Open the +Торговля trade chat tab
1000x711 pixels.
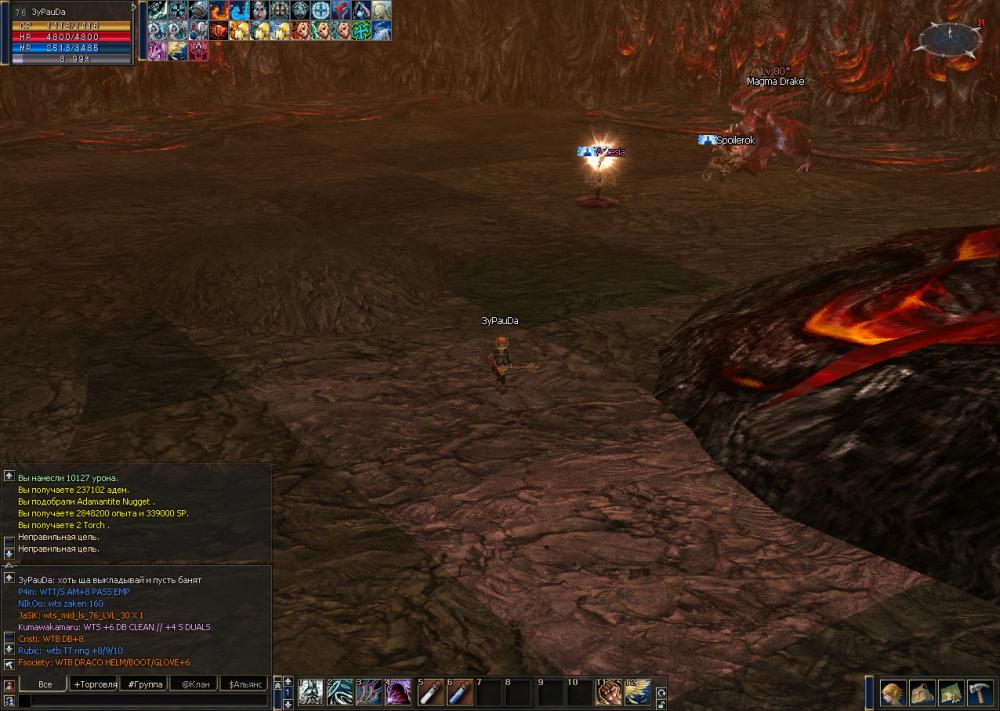[94, 685]
